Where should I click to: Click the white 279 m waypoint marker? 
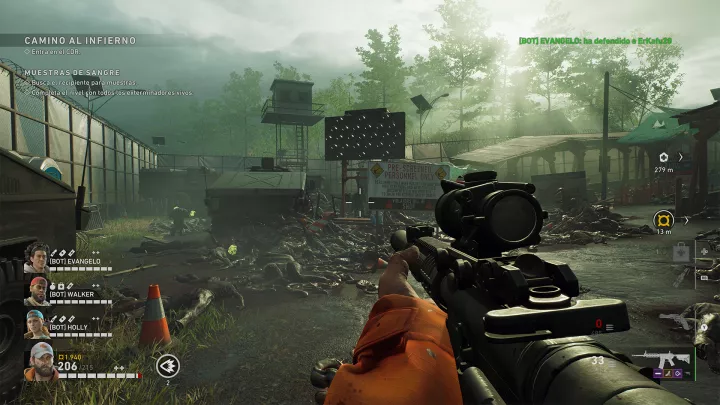coord(663,157)
